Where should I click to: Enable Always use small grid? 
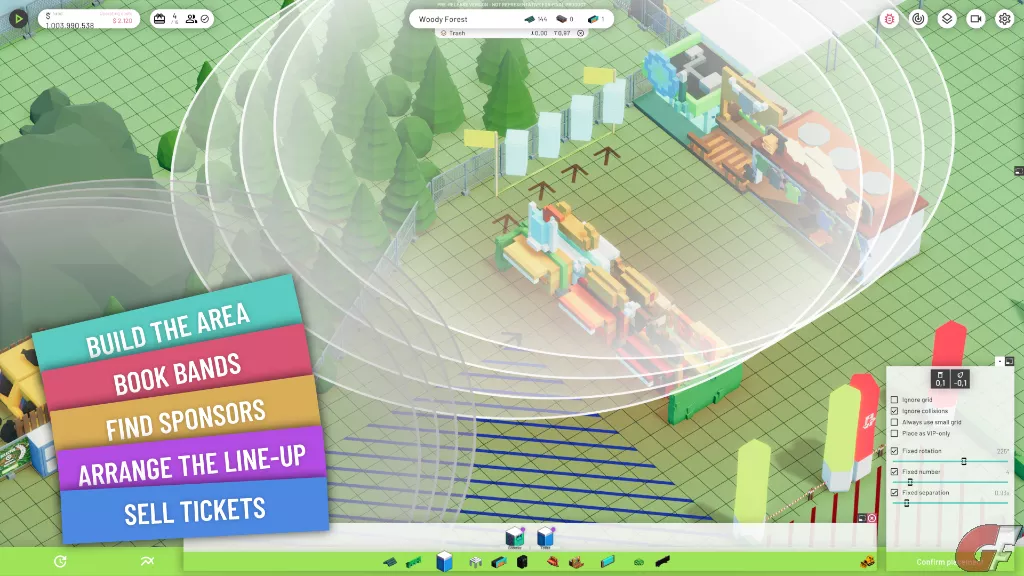894,422
